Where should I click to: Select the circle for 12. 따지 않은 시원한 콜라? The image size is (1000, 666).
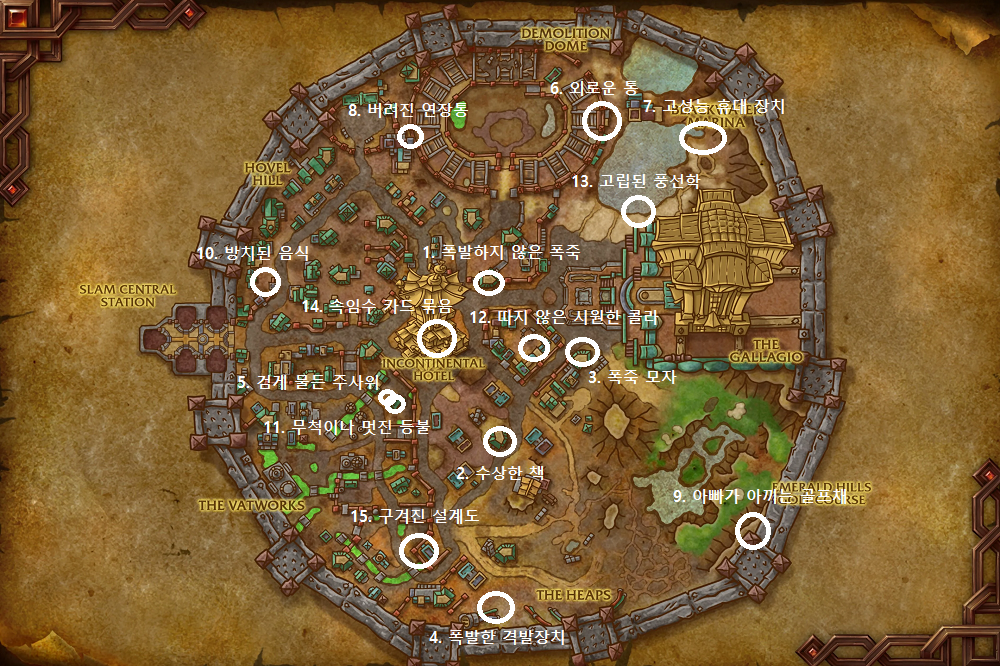click(534, 347)
